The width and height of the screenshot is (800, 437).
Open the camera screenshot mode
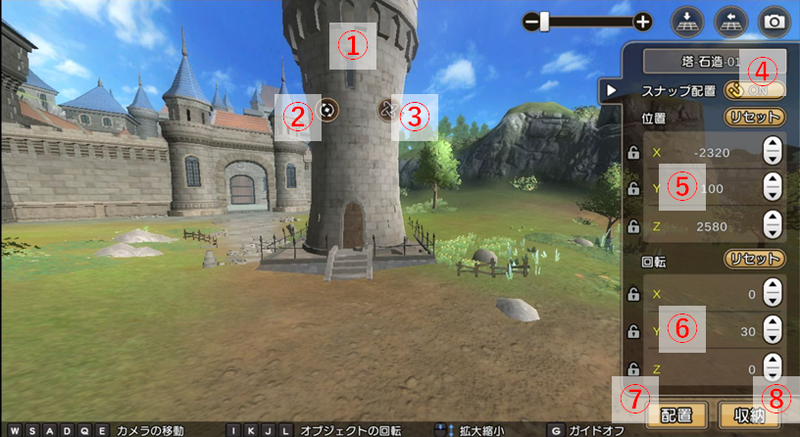tap(773, 20)
